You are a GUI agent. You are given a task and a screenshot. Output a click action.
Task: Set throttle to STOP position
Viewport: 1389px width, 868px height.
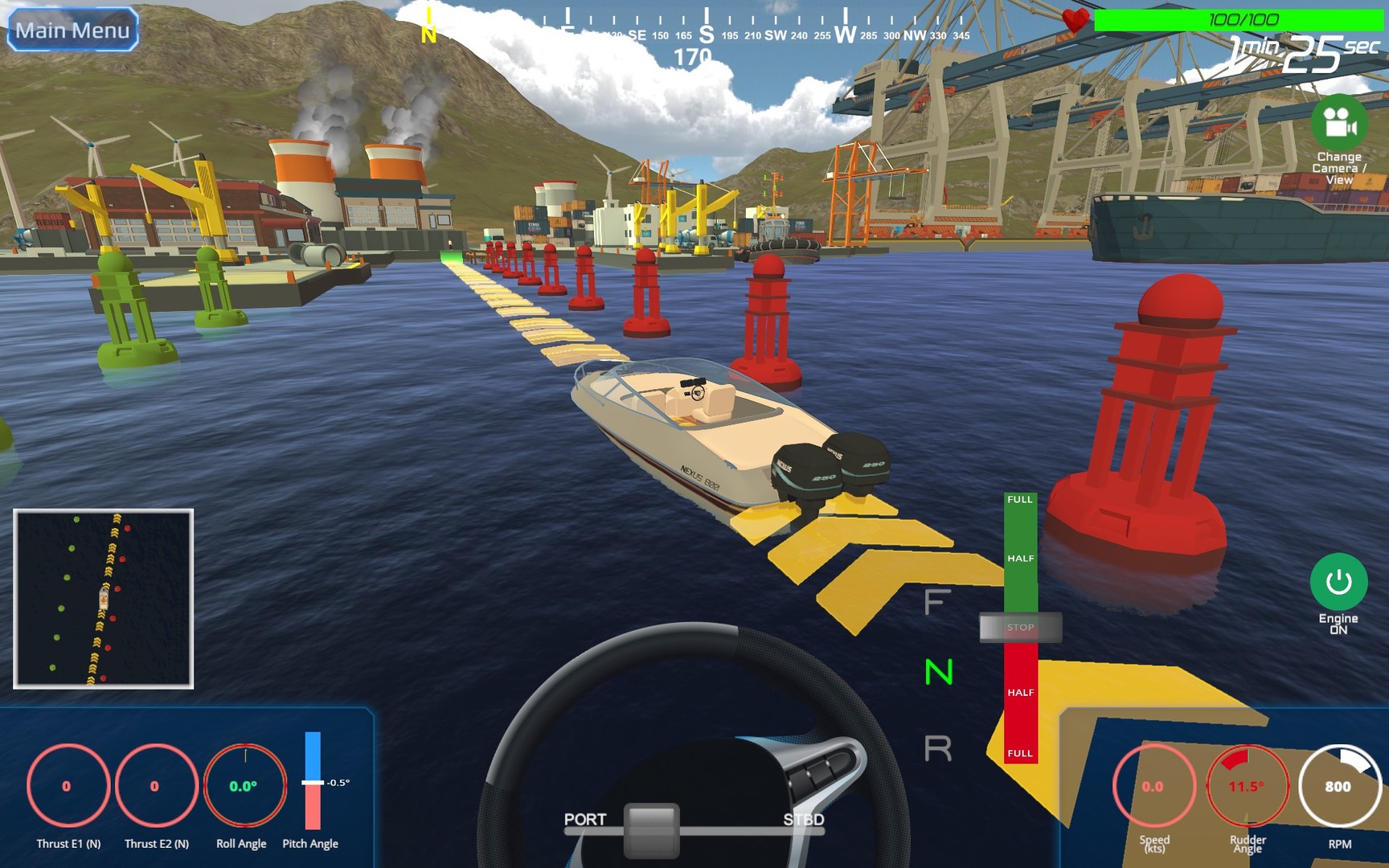click(1019, 628)
